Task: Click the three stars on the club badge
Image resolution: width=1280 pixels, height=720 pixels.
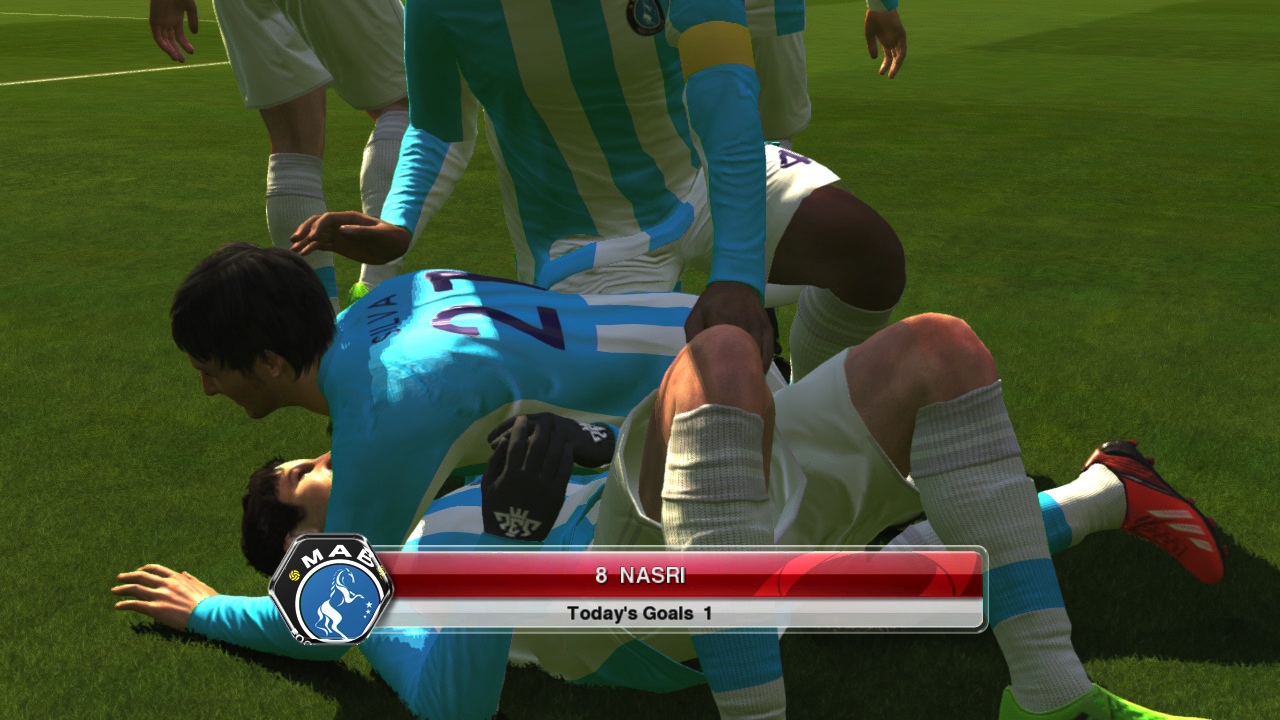Action: tap(369, 610)
